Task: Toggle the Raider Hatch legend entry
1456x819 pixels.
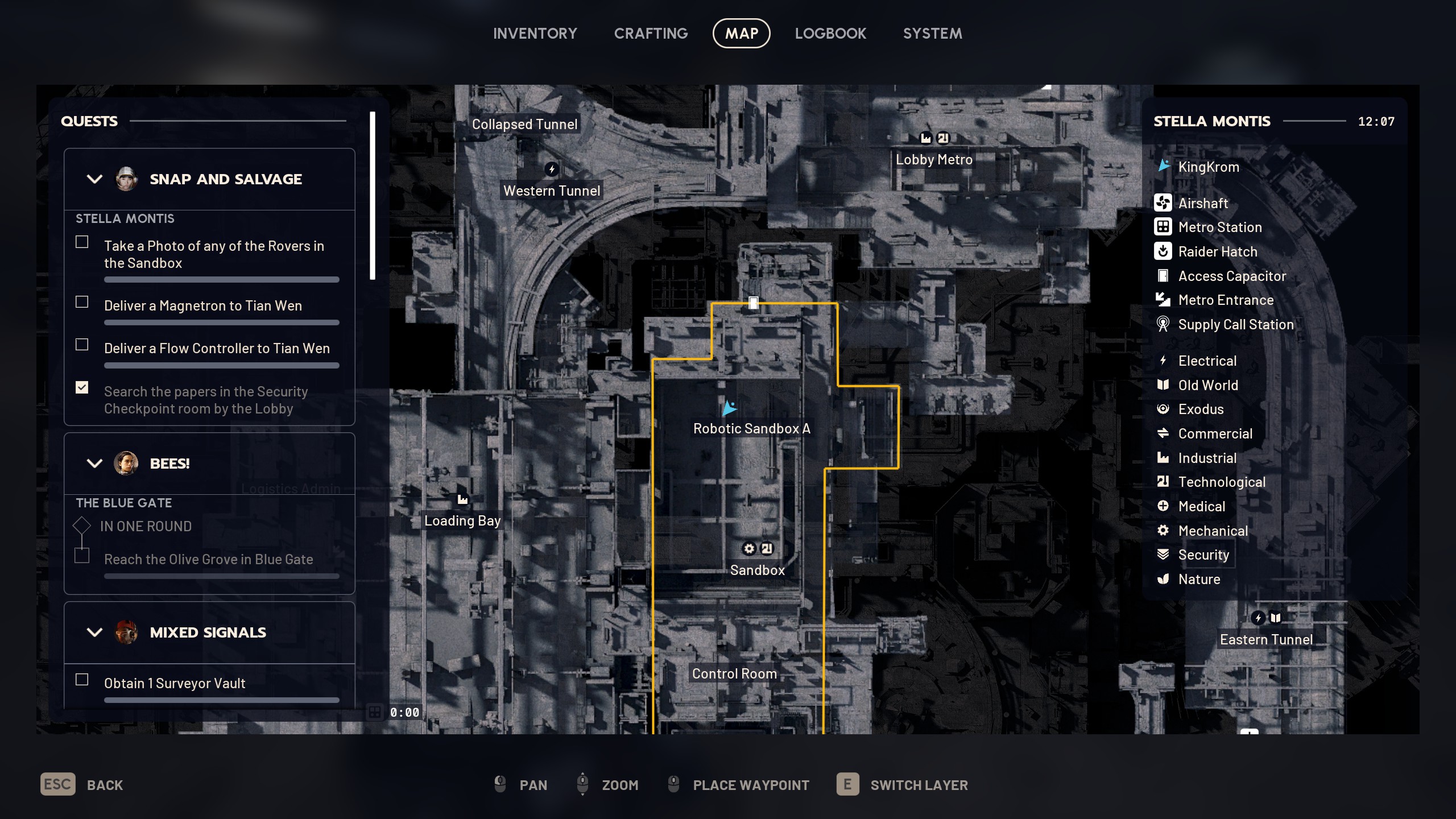Action: point(1217,251)
